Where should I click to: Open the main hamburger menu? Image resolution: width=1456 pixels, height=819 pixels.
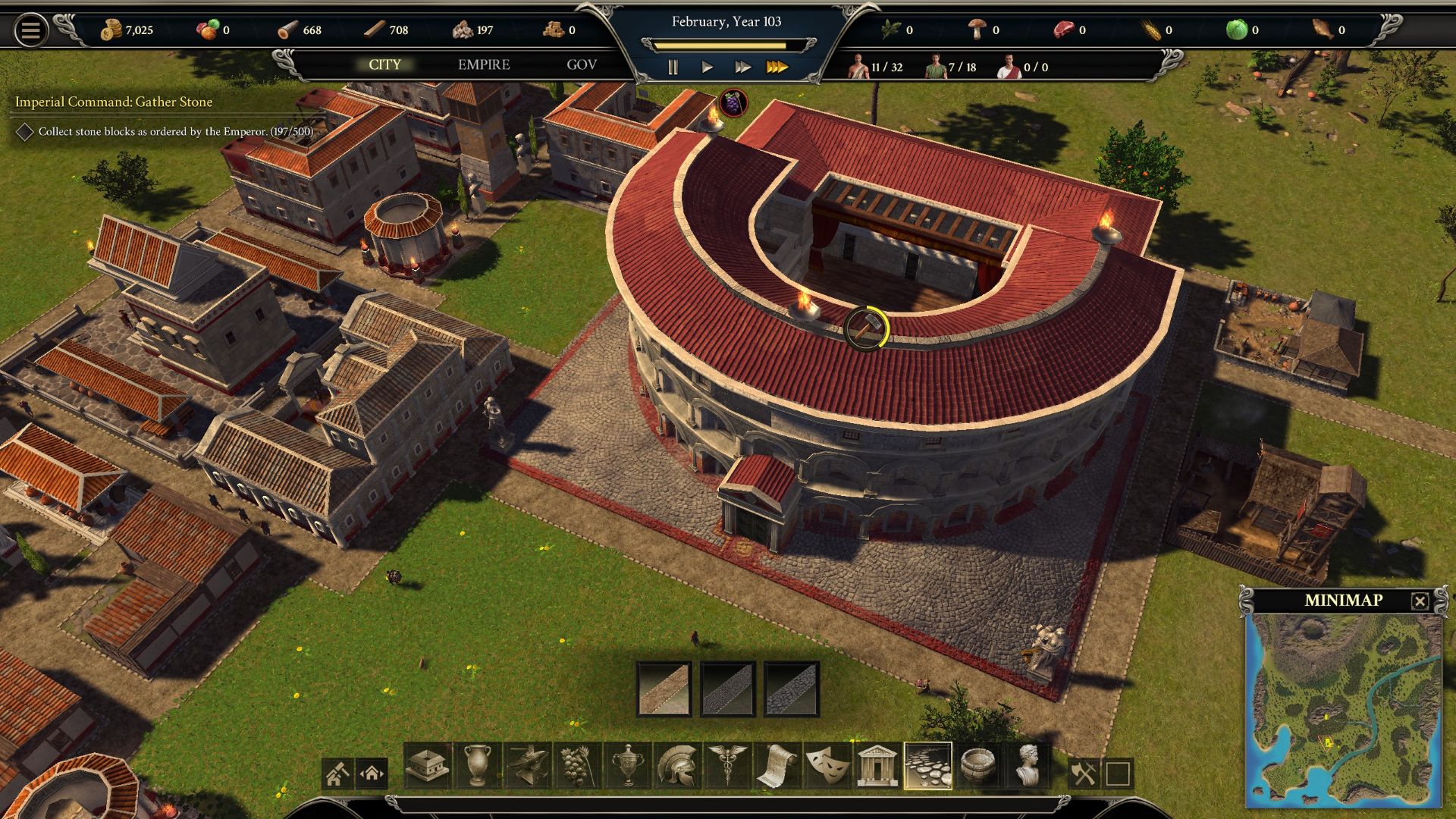[x=30, y=30]
